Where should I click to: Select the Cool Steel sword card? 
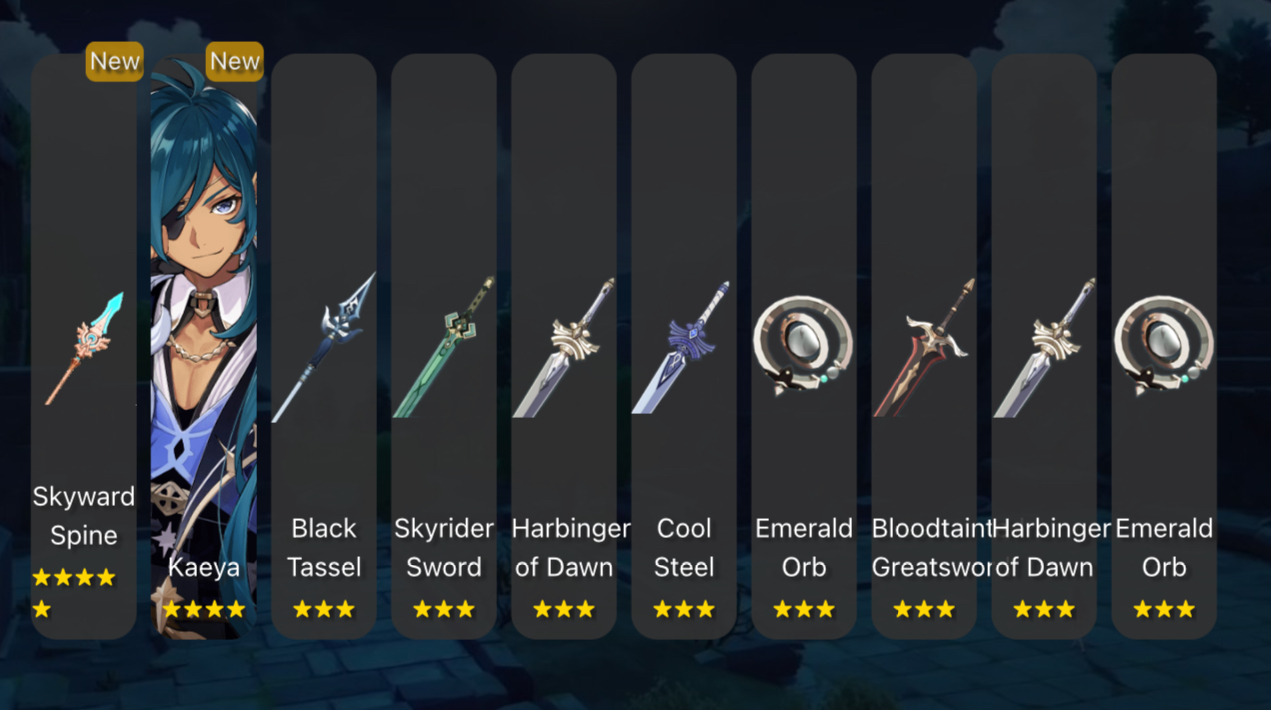[684, 346]
